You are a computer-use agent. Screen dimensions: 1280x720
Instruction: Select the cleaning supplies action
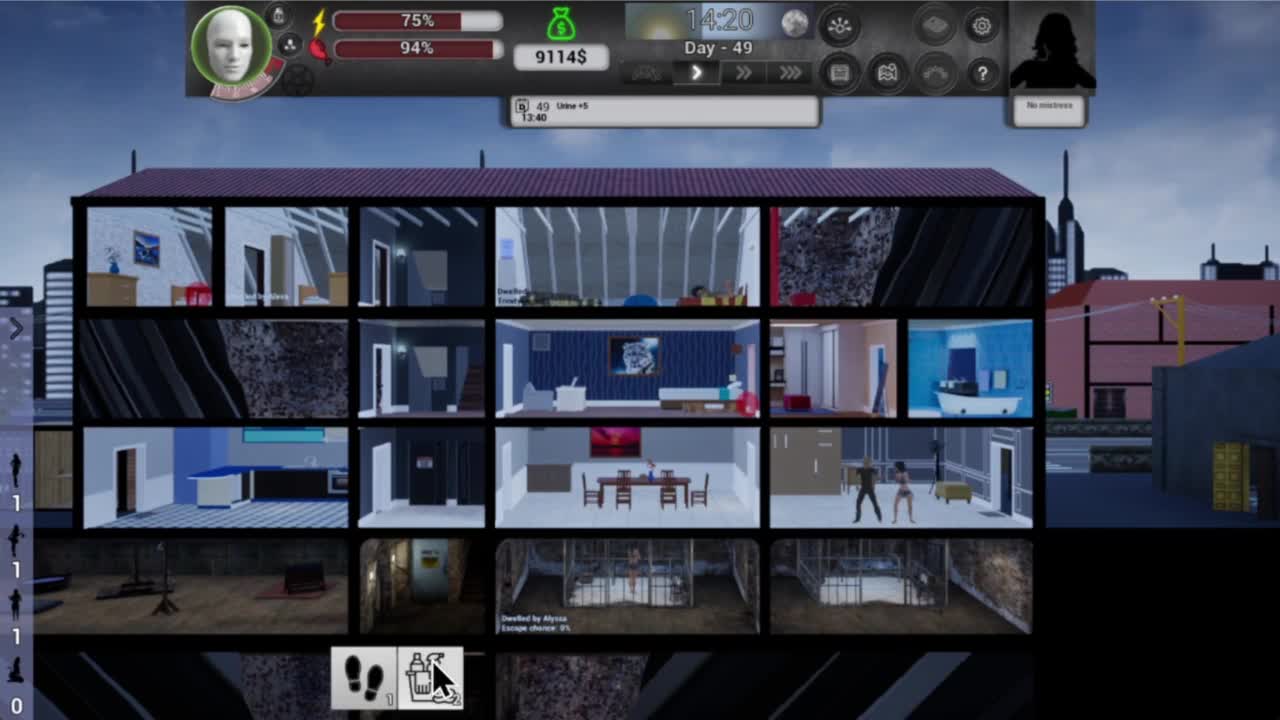pyautogui.click(x=431, y=678)
